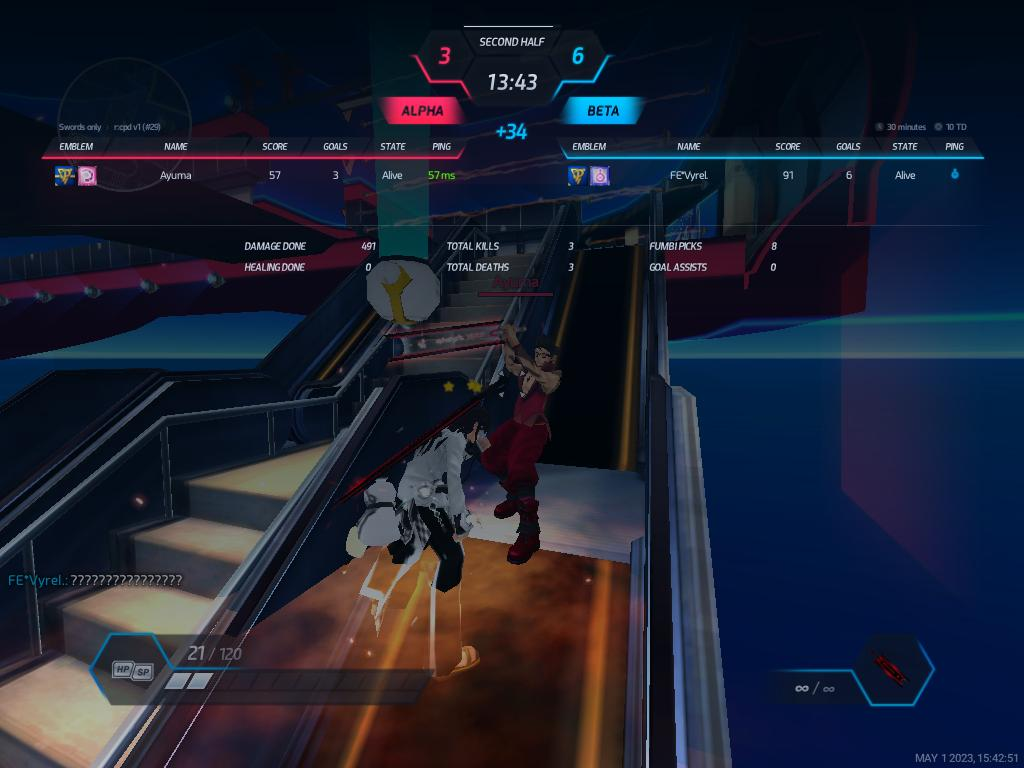Click the HP/SP indicator icon
Viewport: 1024px width, 768px height.
tap(132, 670)
